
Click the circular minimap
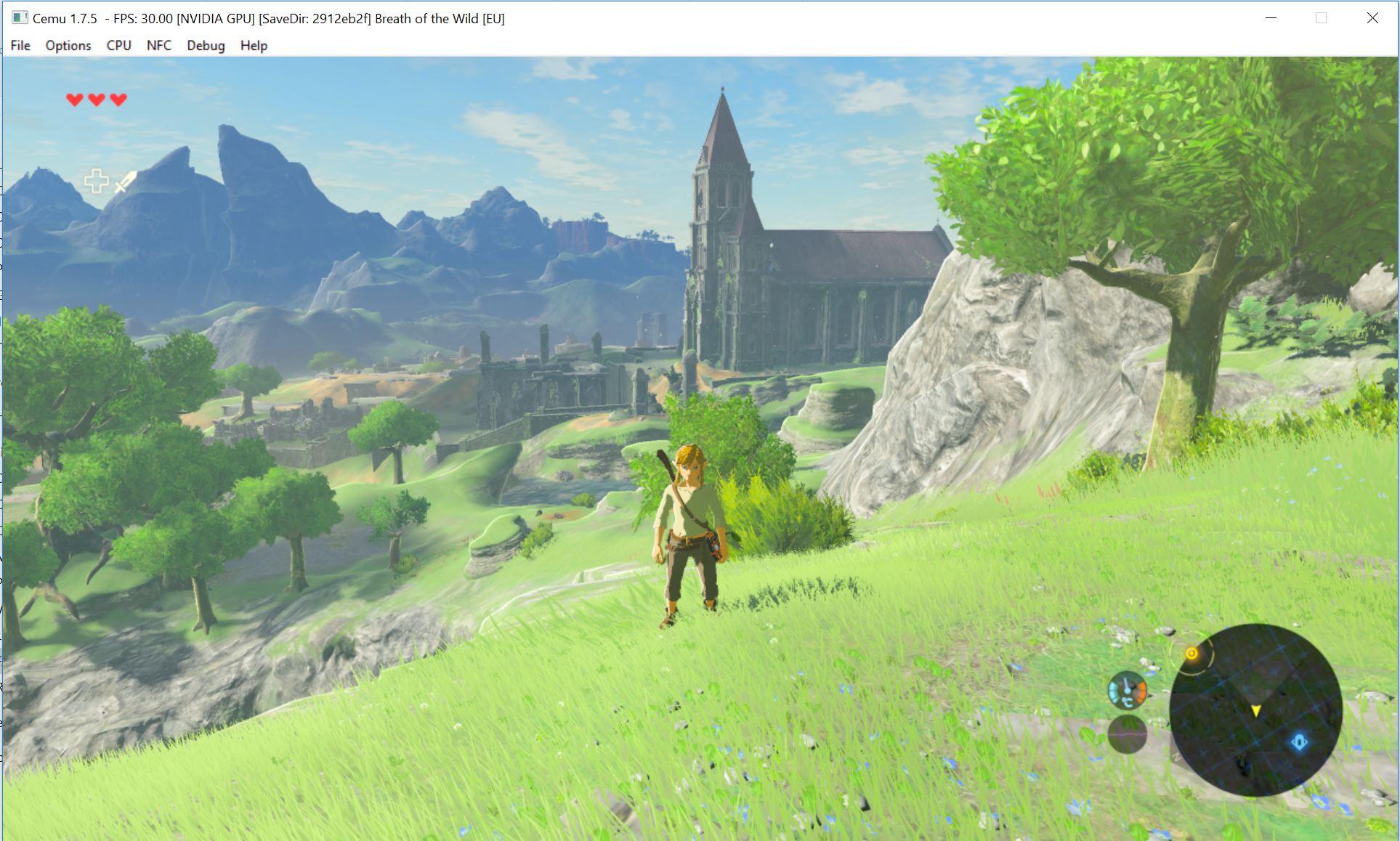[x=1255, y=709]
